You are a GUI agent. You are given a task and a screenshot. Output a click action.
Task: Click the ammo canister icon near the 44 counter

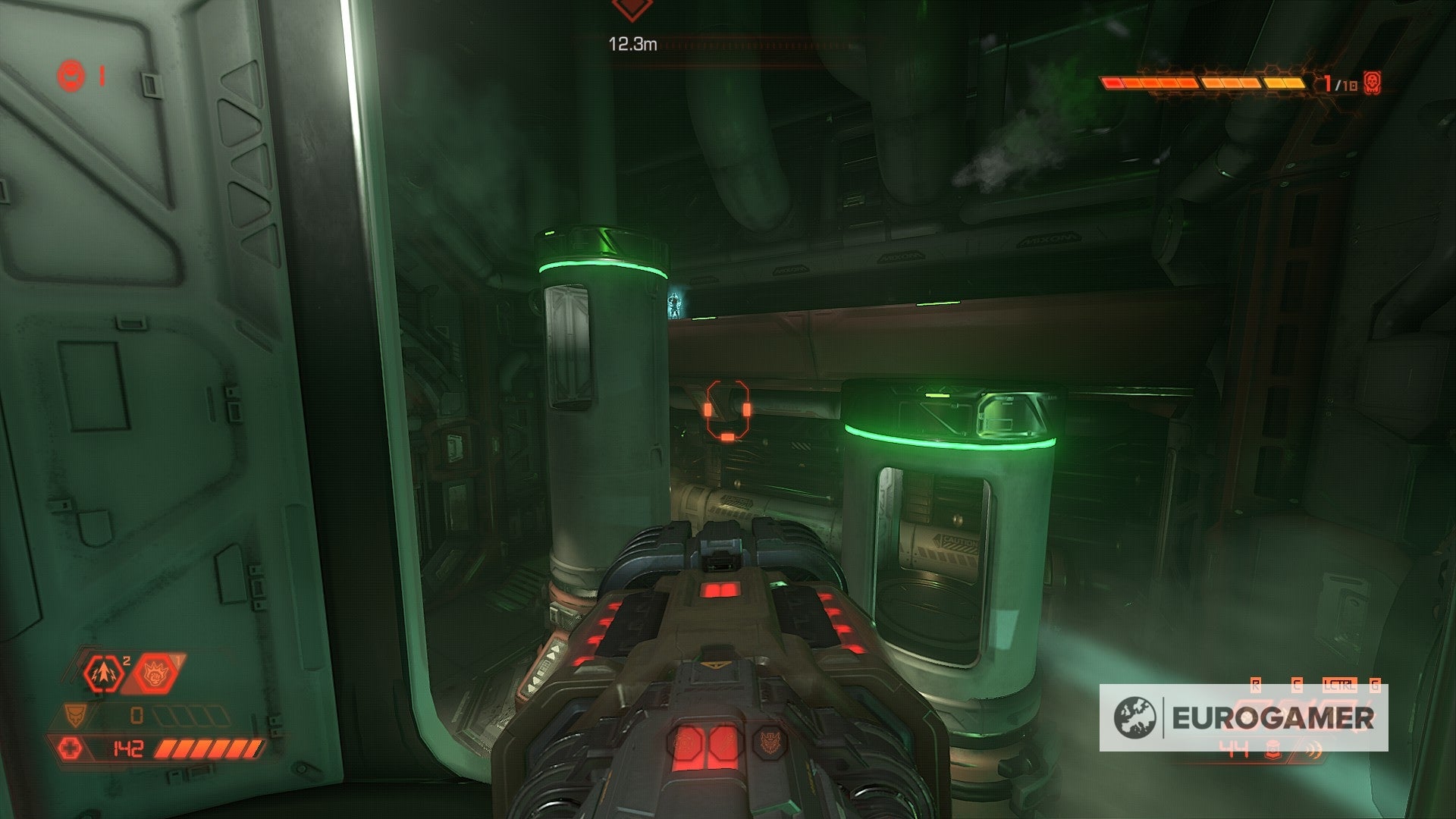[1274, 749]
